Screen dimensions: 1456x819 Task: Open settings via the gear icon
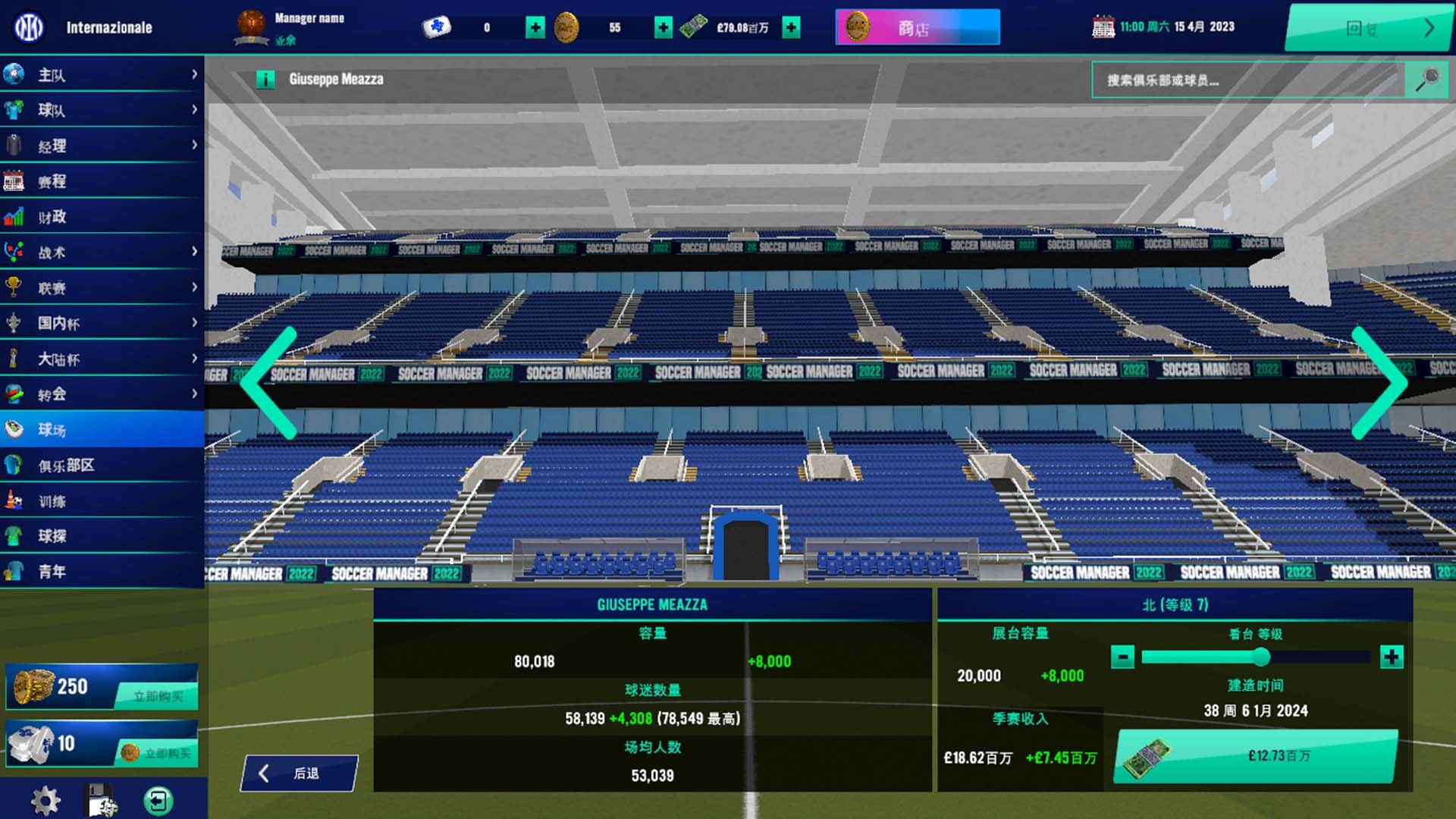[45, 801]
